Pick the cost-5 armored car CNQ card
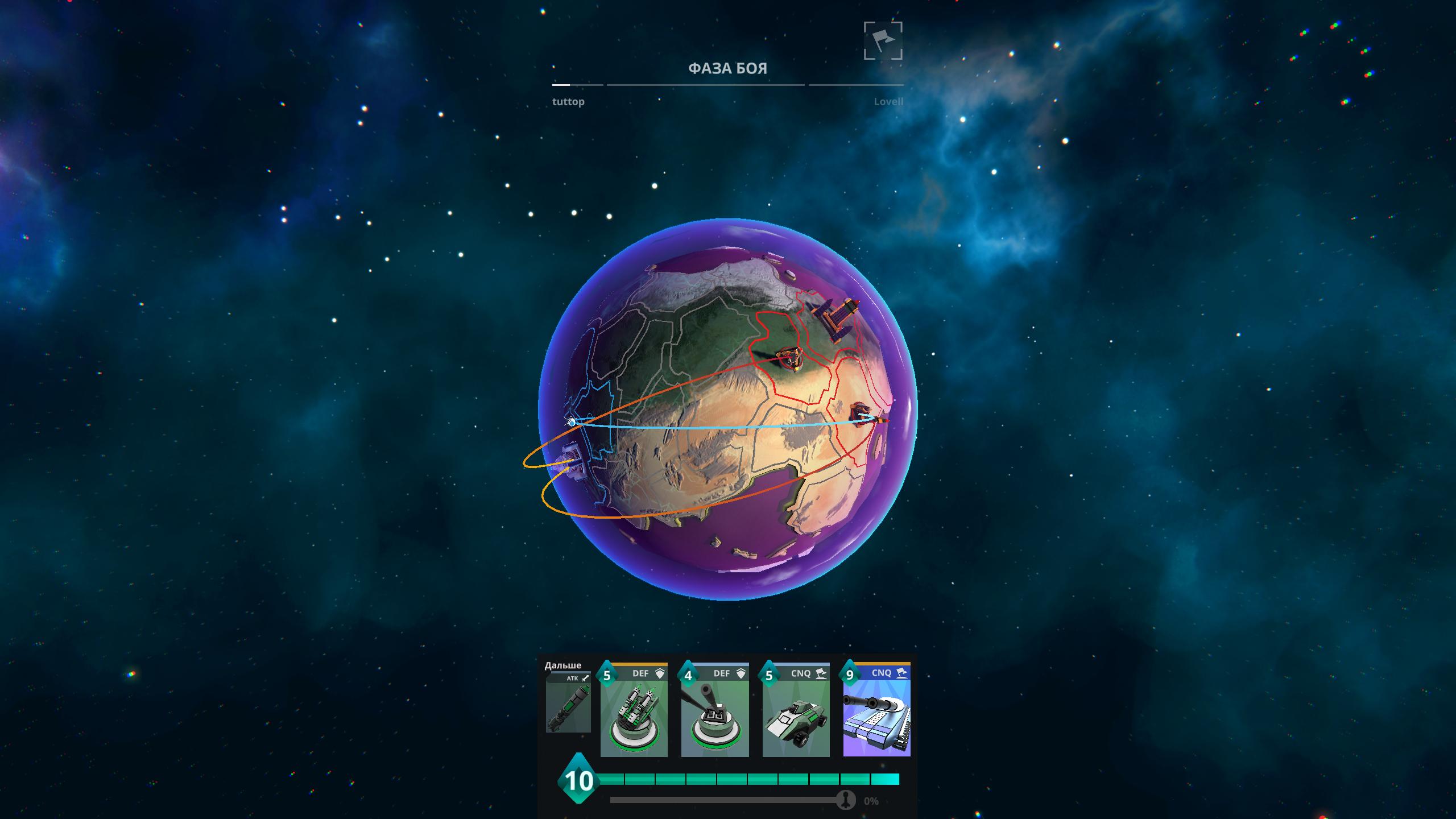Screen dimensions: 1456x819 [796, 711]
